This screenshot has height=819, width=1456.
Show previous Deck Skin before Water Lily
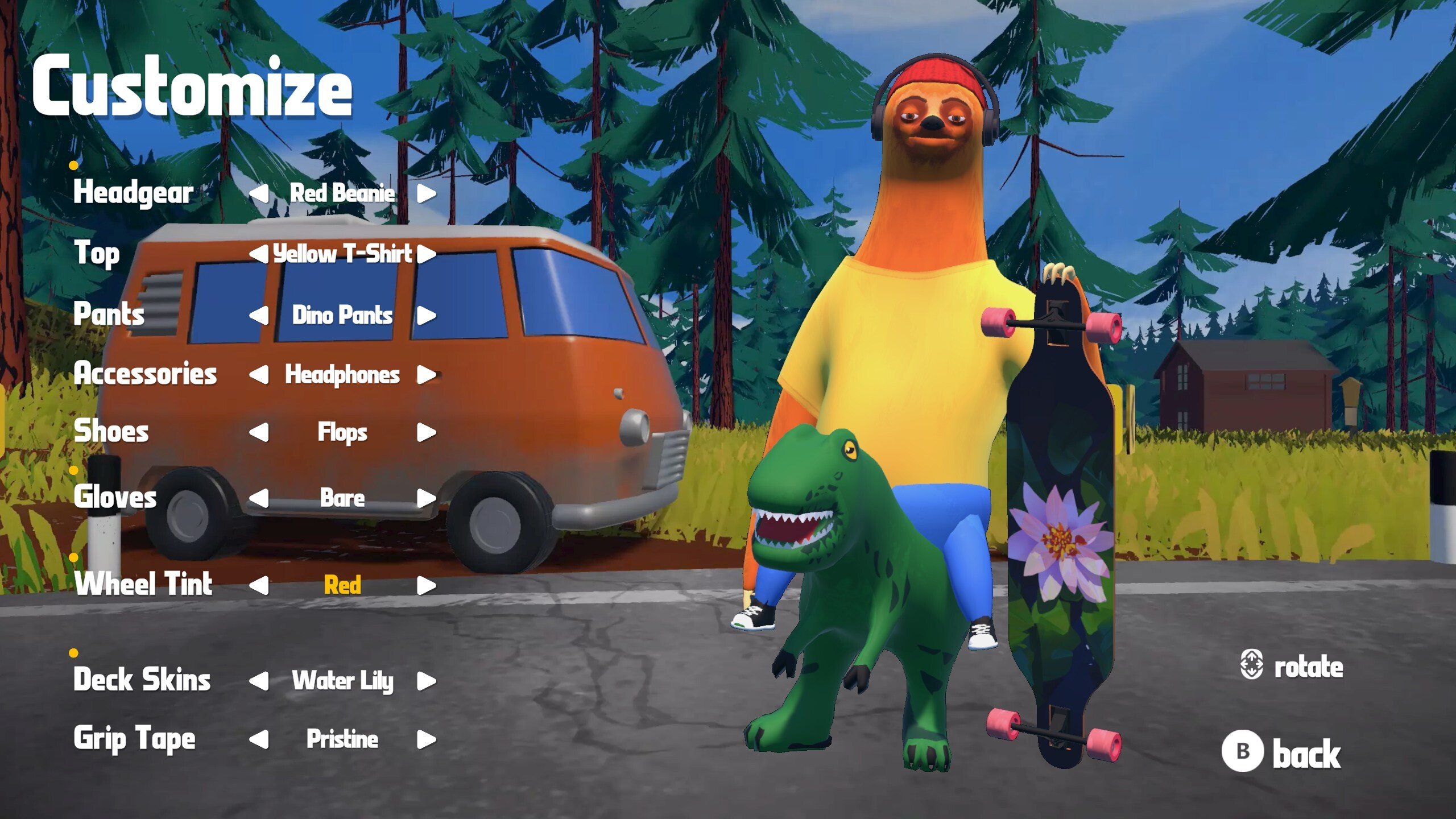(259, 681)
